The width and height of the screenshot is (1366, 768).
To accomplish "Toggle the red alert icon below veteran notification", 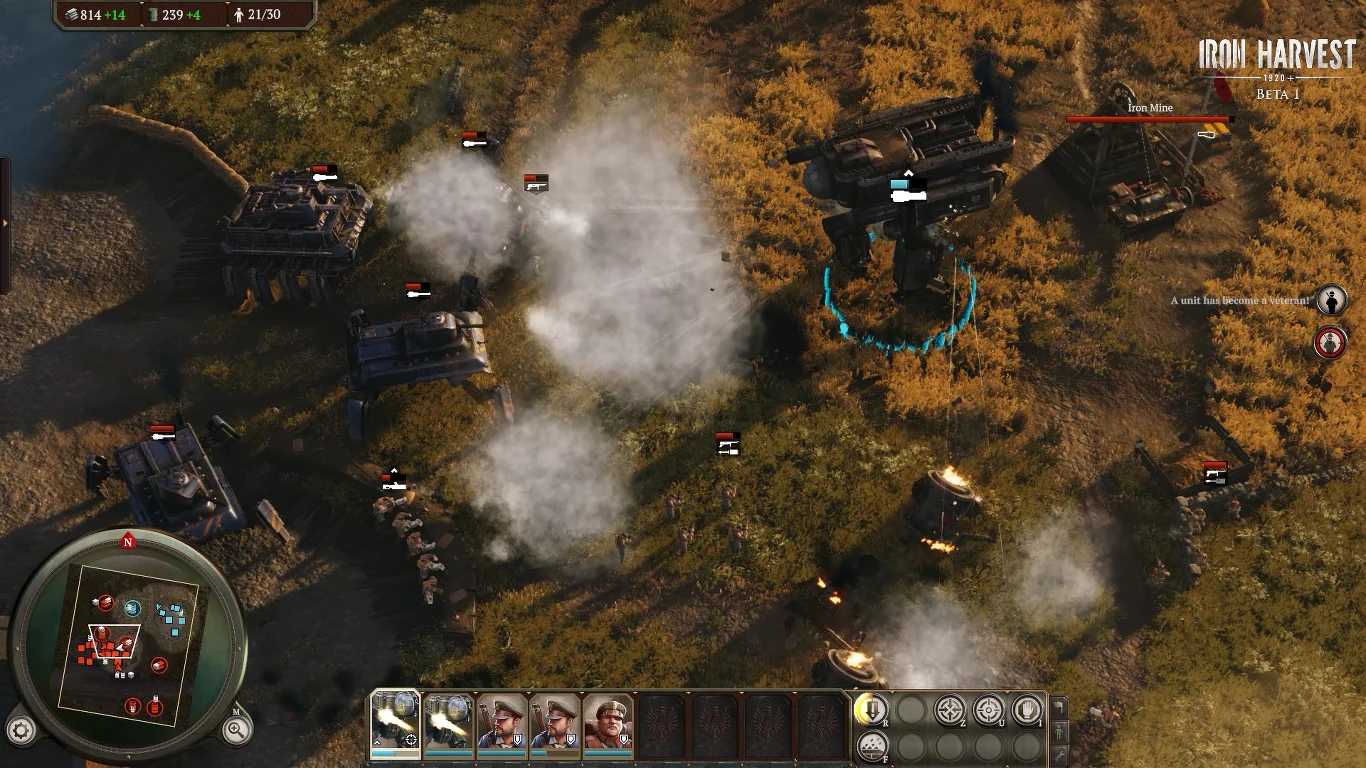I will [x=1329, y=343].
